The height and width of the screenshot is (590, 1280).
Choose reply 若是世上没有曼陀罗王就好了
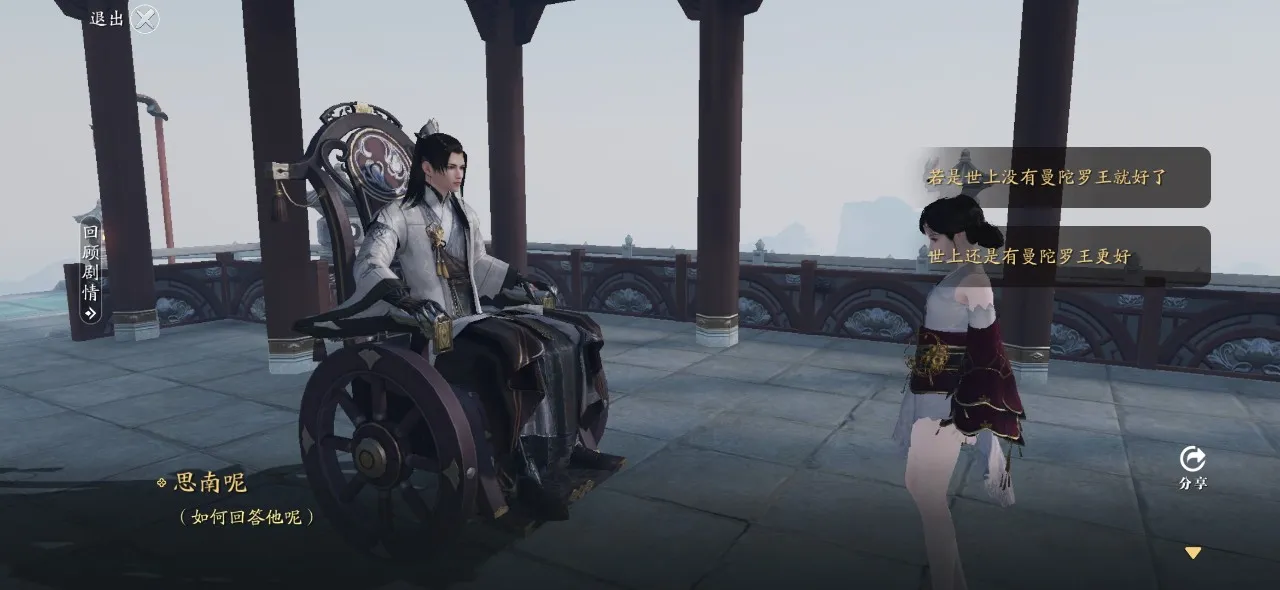coord(1063,177)
